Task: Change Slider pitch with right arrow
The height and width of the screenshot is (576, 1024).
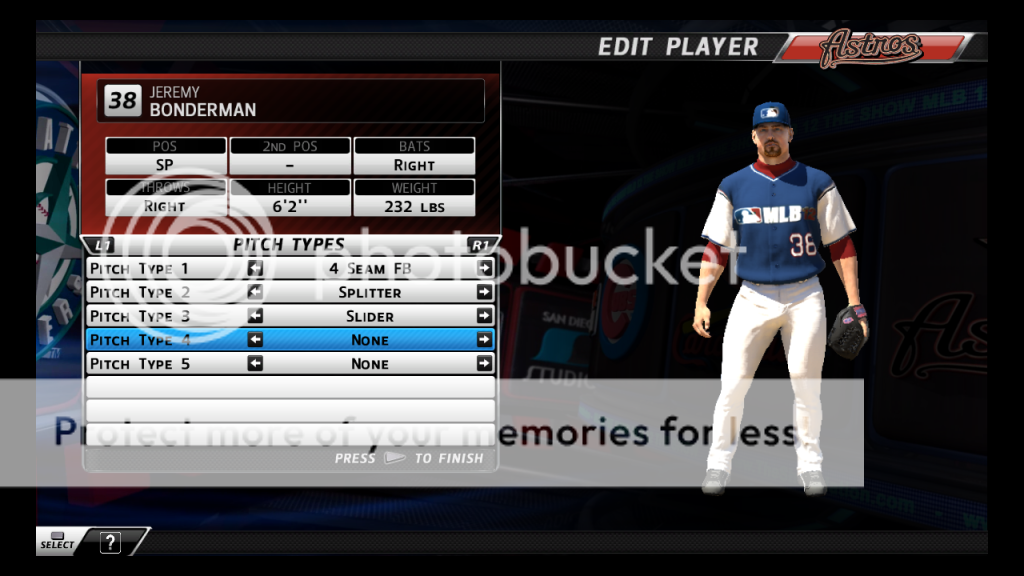Action: pos(485,316)
